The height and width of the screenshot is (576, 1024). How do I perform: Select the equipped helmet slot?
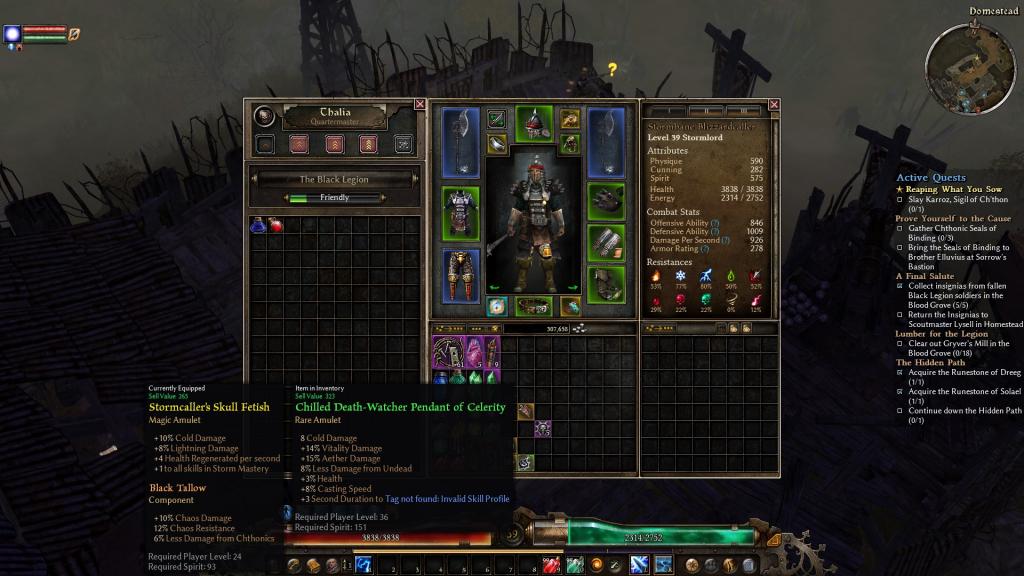click(x=534, y=122)
